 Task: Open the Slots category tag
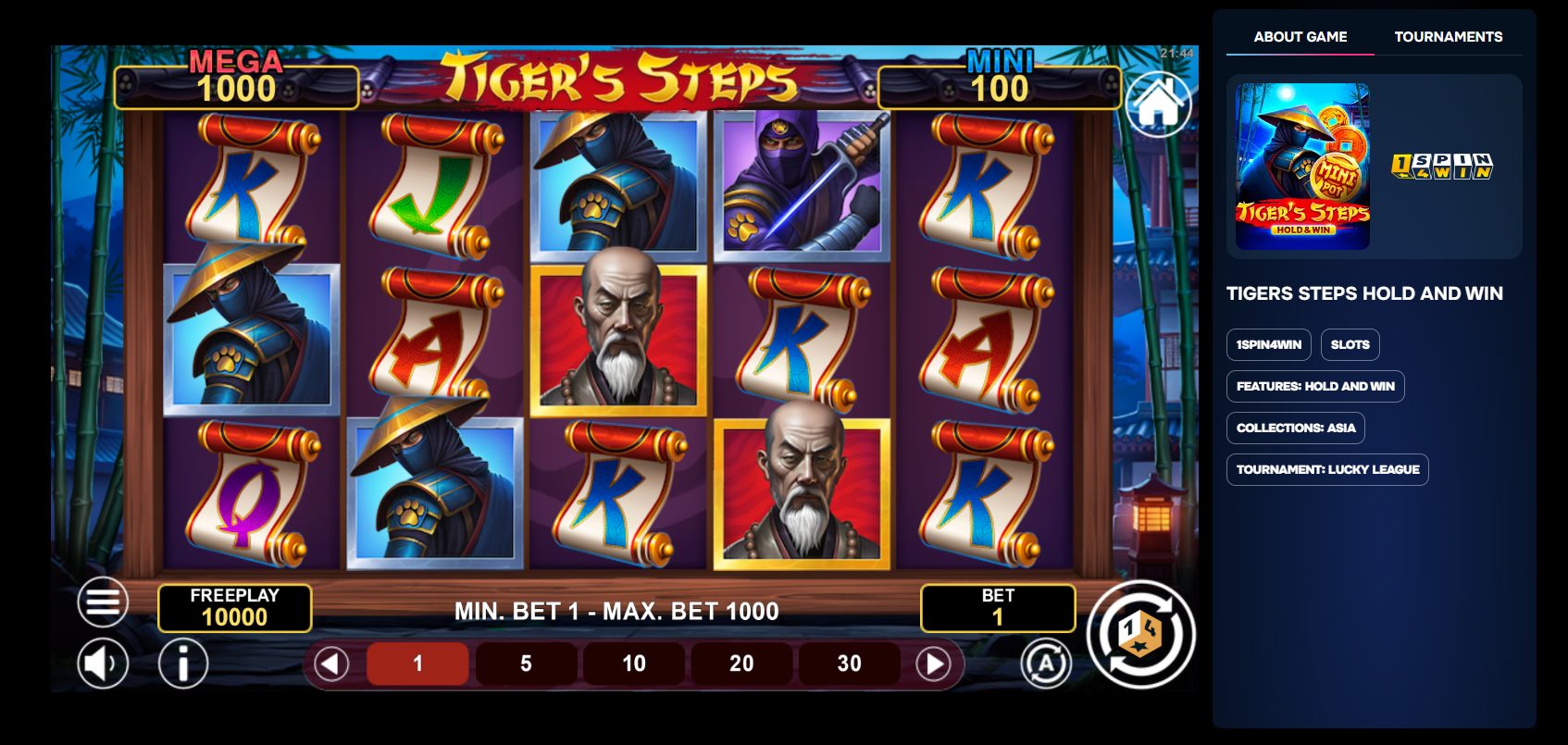[1350, 344]
